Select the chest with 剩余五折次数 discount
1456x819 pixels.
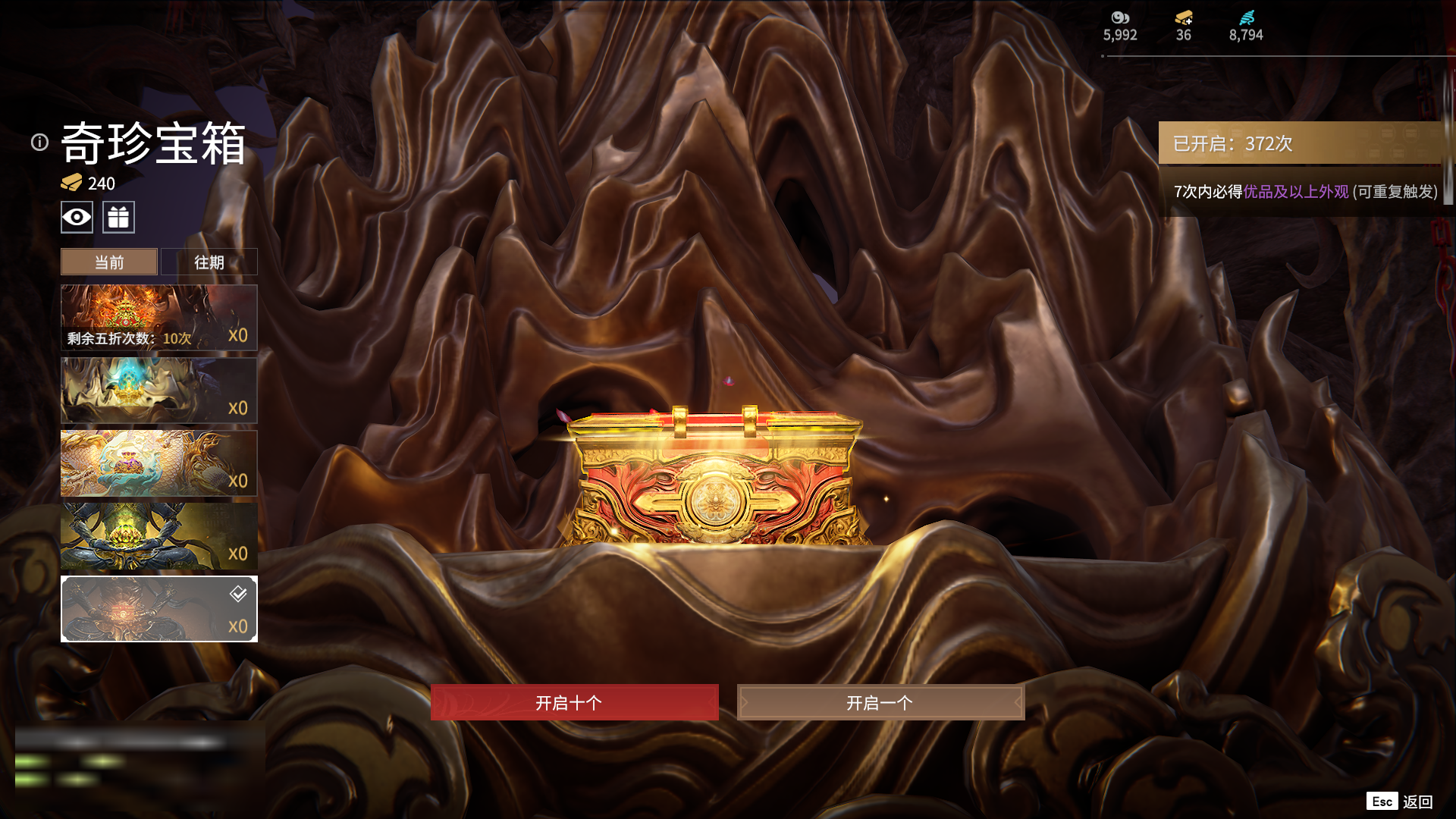tap(158, 318)
